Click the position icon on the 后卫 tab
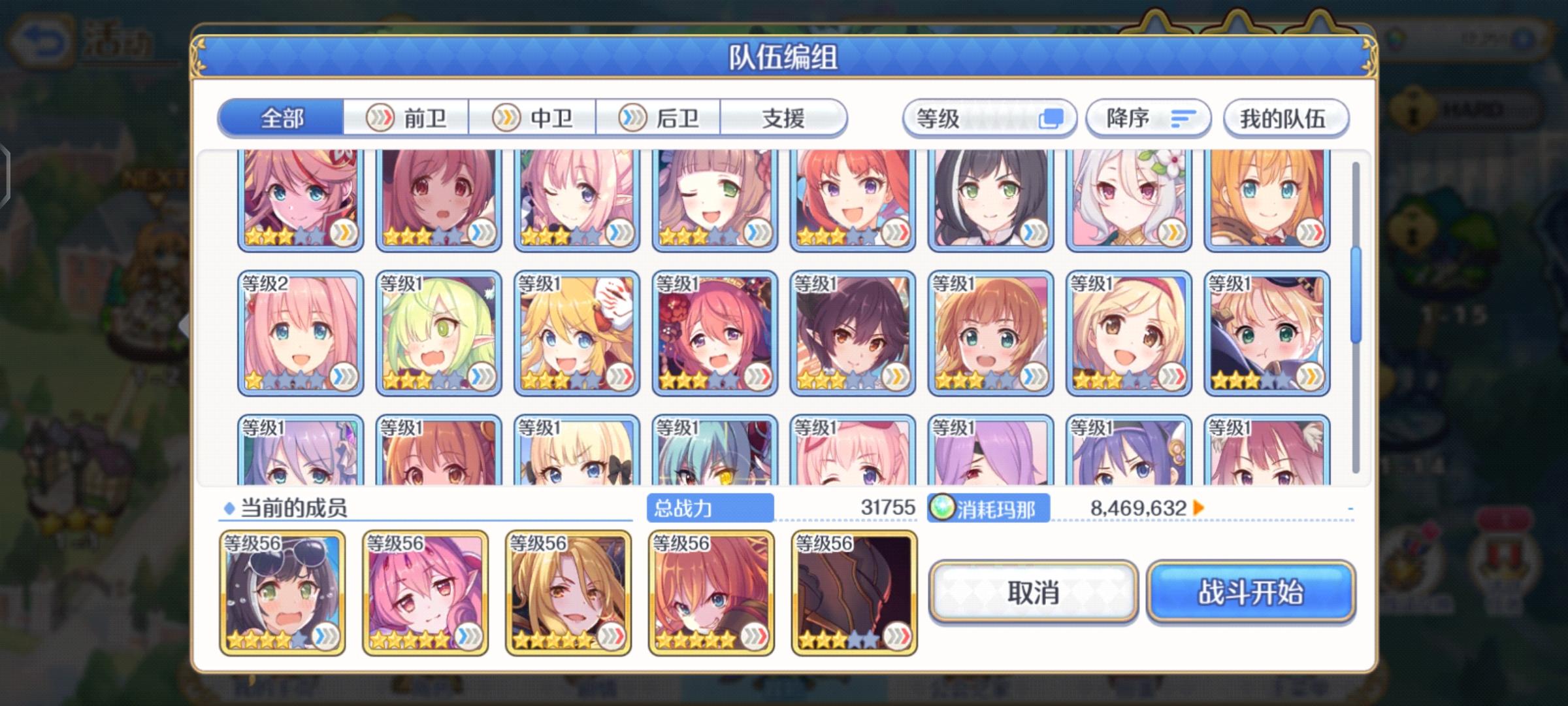The image size is (1568, 706). 633,118
